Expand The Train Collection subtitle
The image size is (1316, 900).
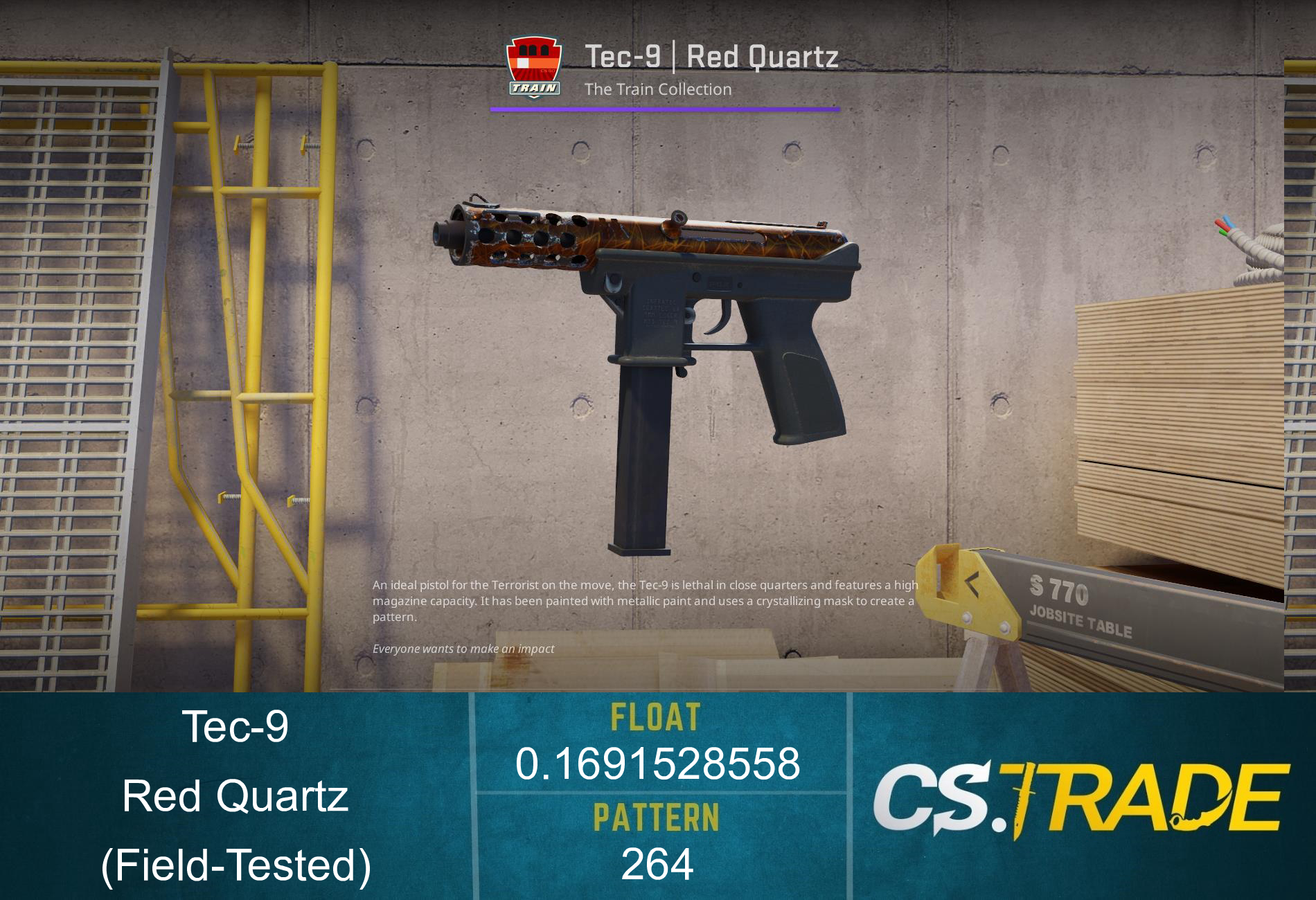657,89
